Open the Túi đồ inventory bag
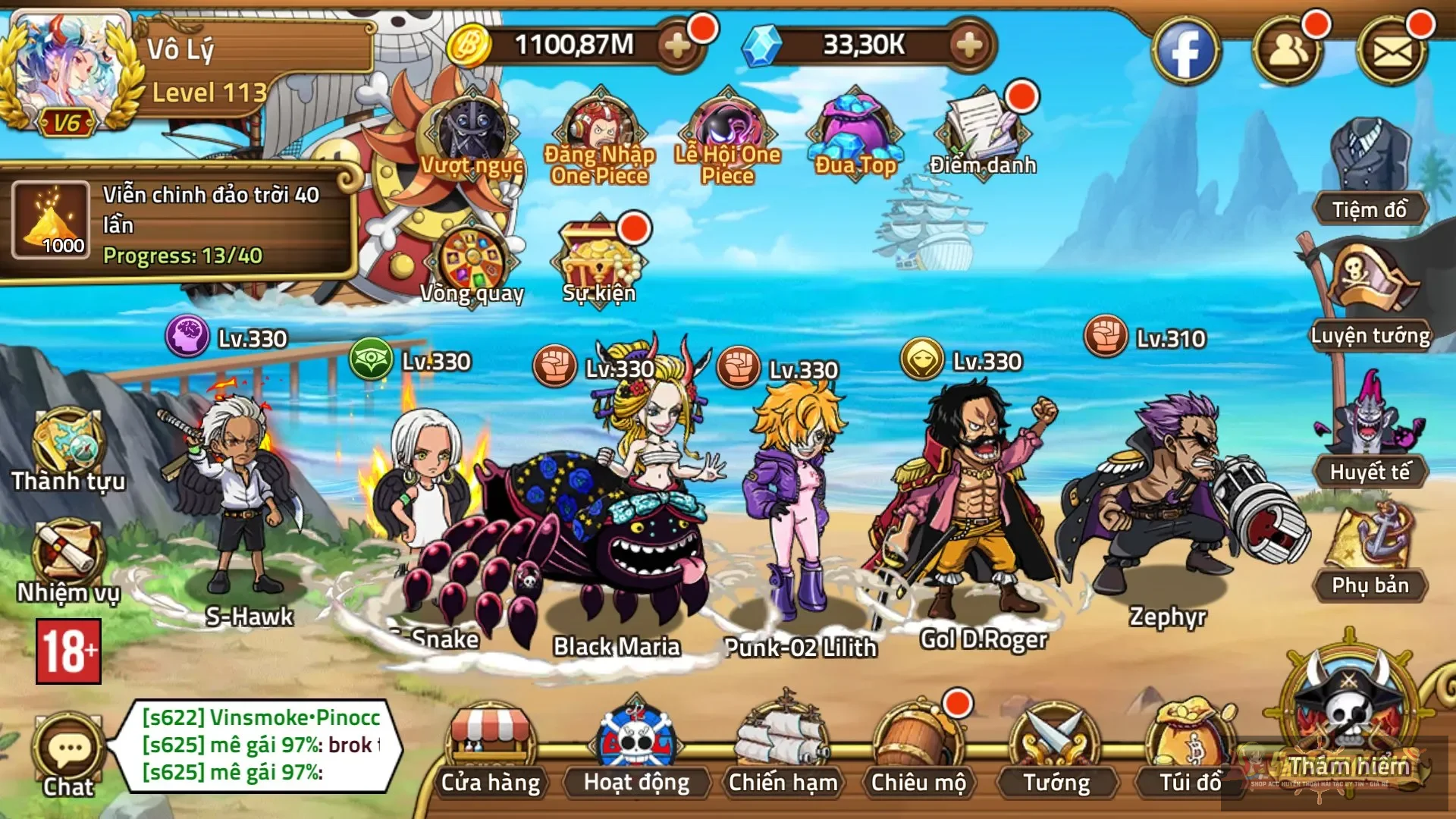This screenshot has height=819, width=1456. 1190,747
